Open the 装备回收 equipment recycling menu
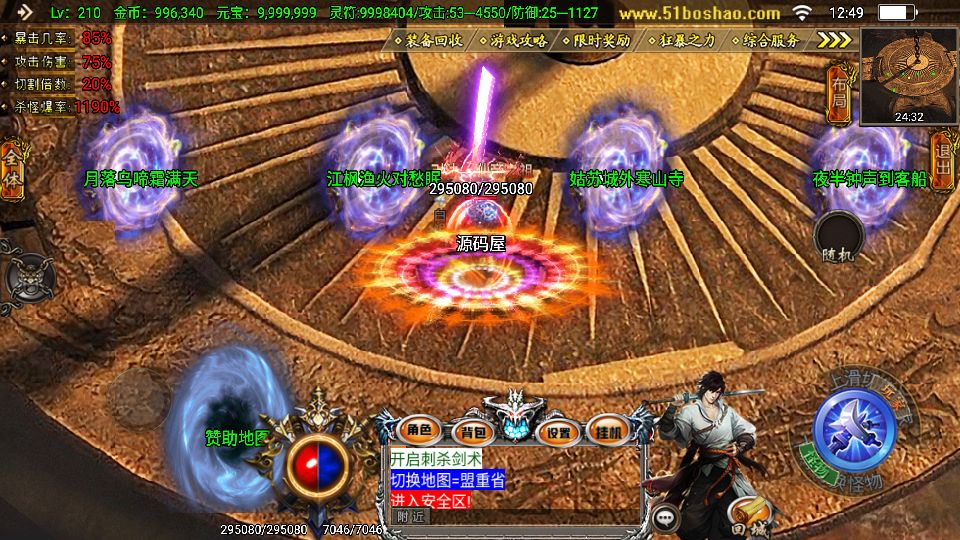The image size is (960, 540). pos(434,41)
